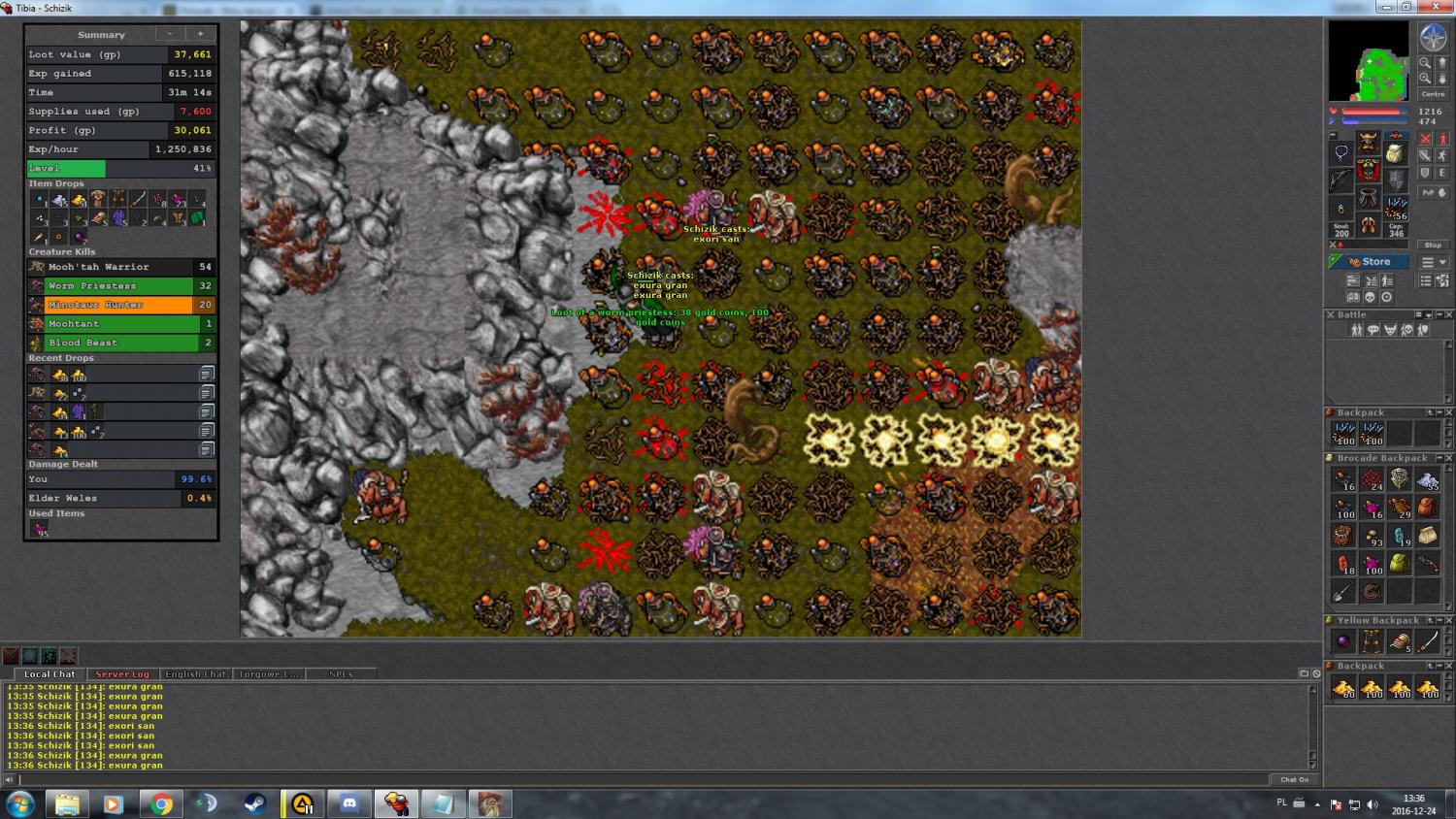Select the NPCs chat tab
This screenshot has width=1456, height=819.
341,673
